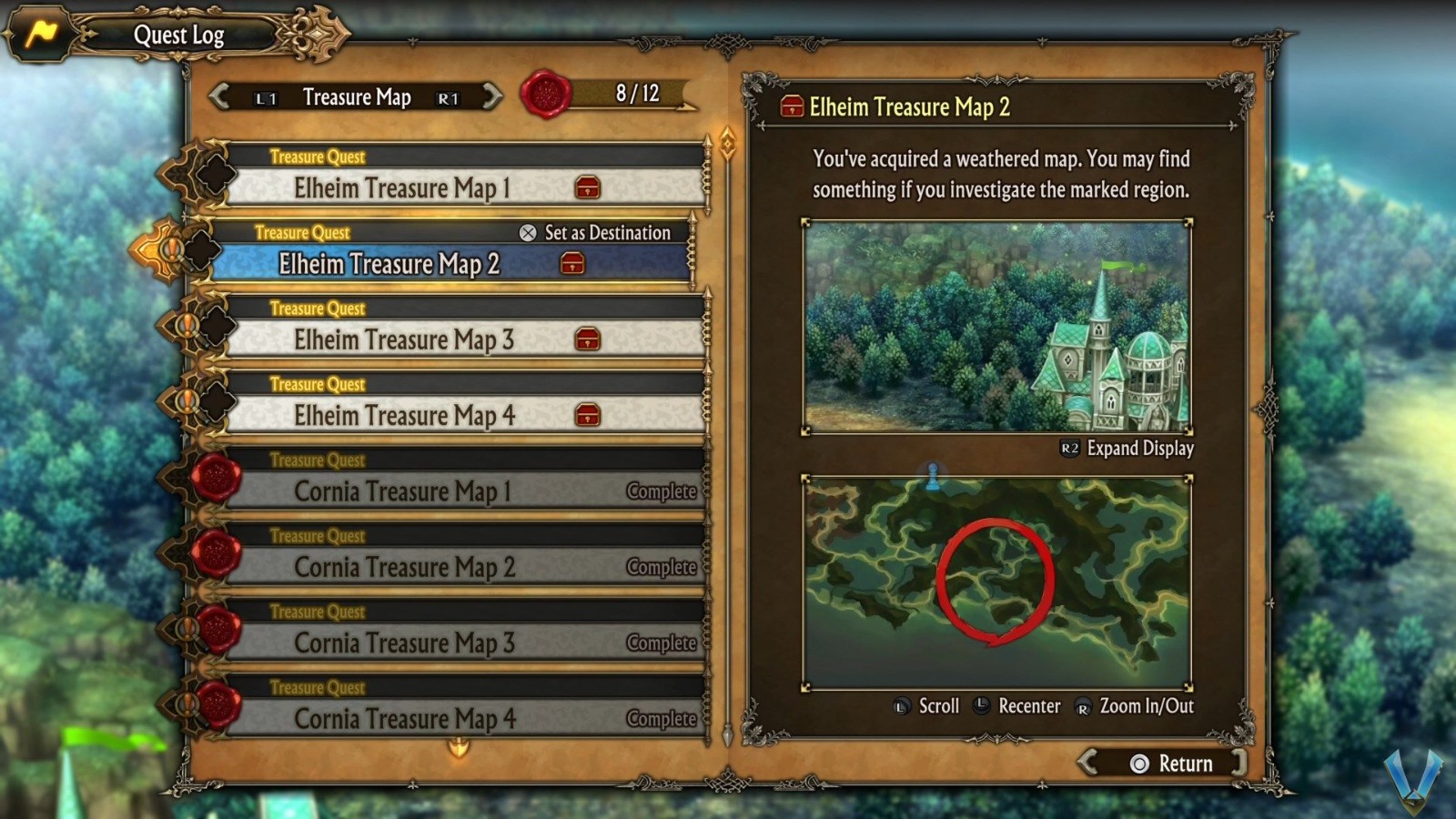Click the treasure chest icon on Elheim Treasure Map 4

click(x=590, y=416)
